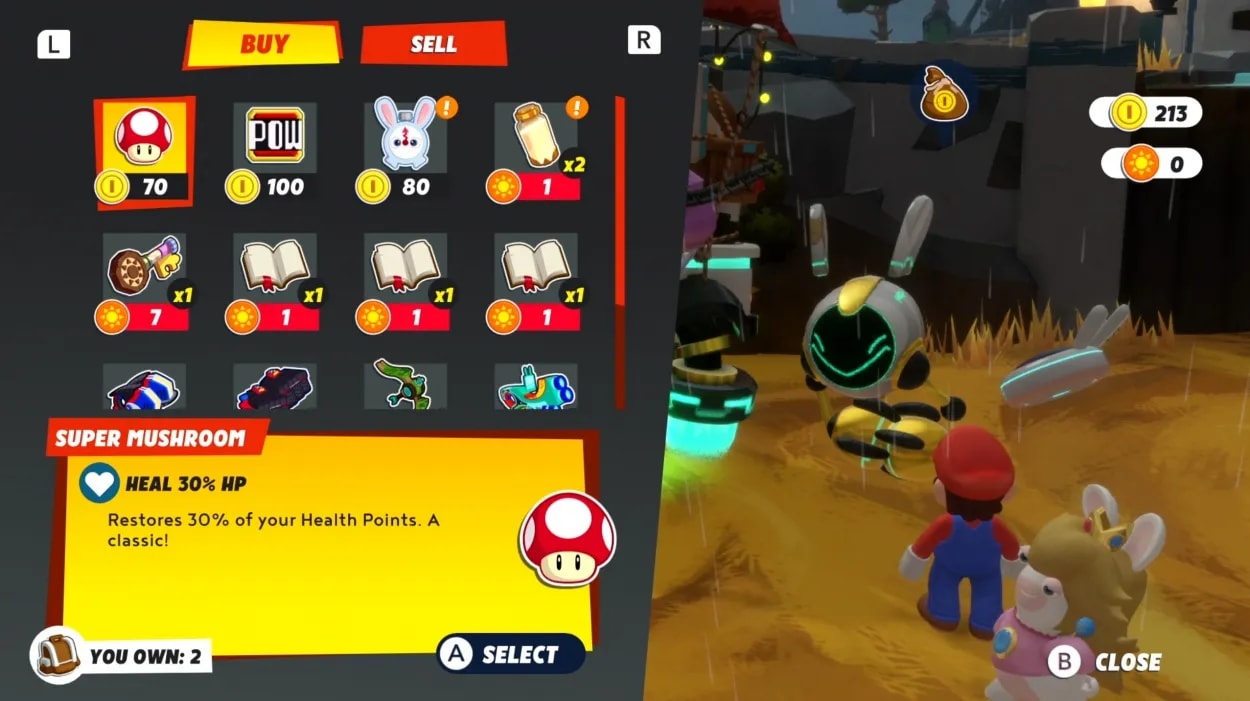1250x701 pixels.
Task: Choose the POW Block for 100 coins
Action: click(x=274, y=151)
